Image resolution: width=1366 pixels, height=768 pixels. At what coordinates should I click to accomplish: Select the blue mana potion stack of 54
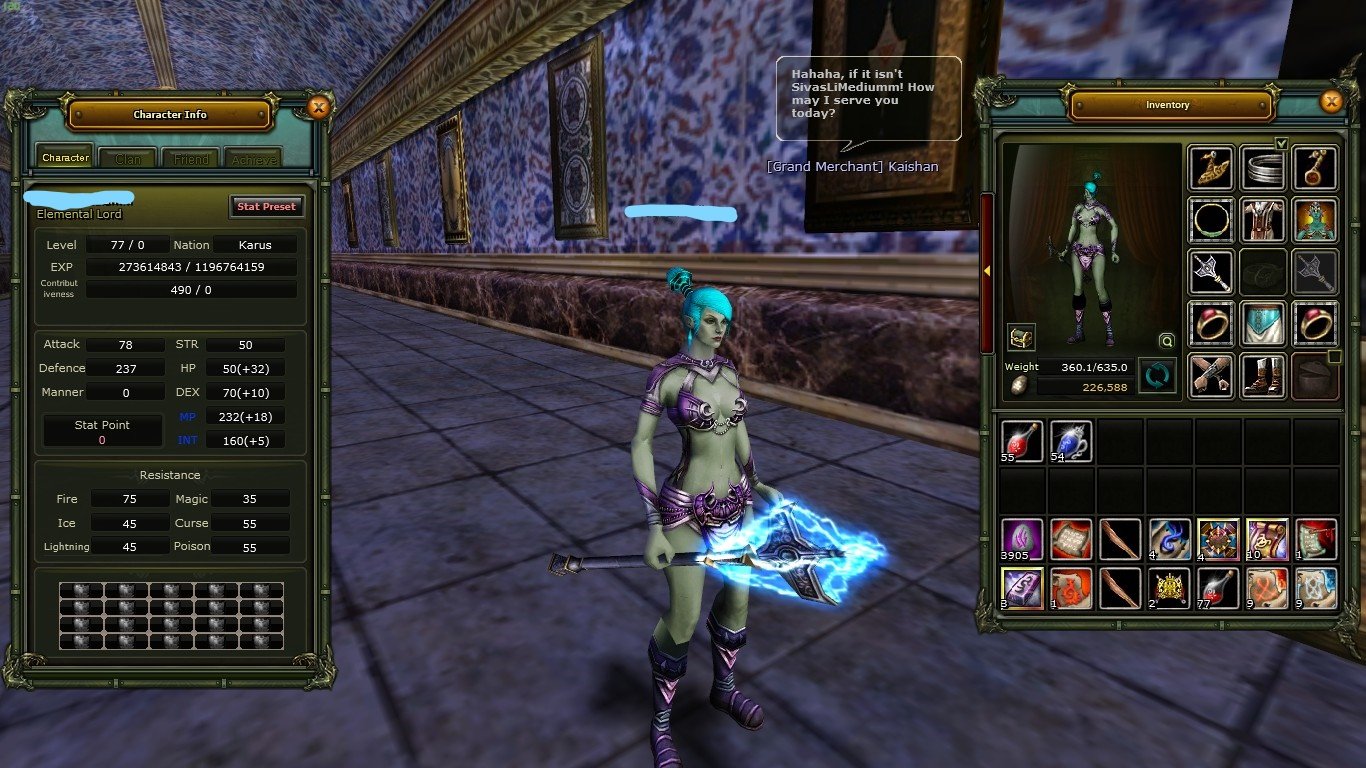pos(1071,441)
